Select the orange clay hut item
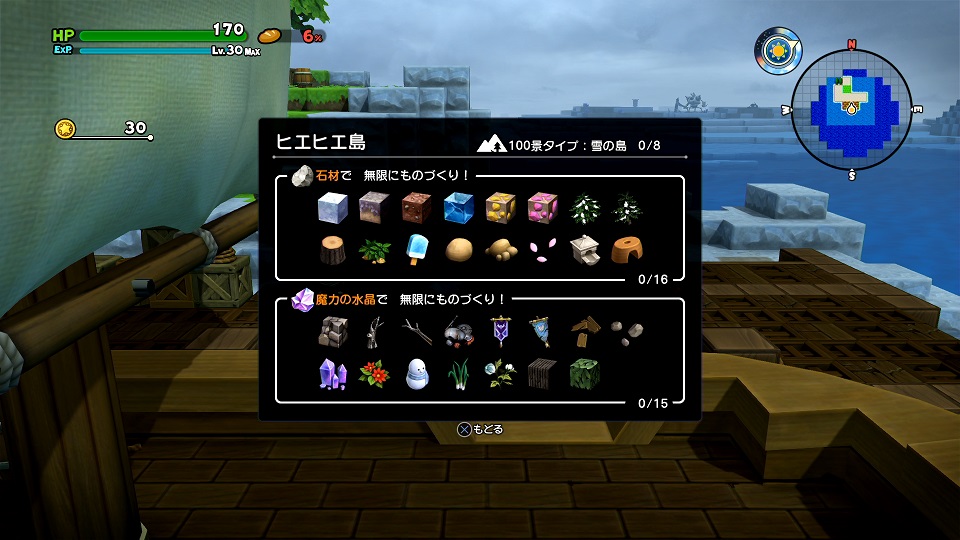Image resolution: width=960 pixels, height=540 pixels. tap(626, 249)
